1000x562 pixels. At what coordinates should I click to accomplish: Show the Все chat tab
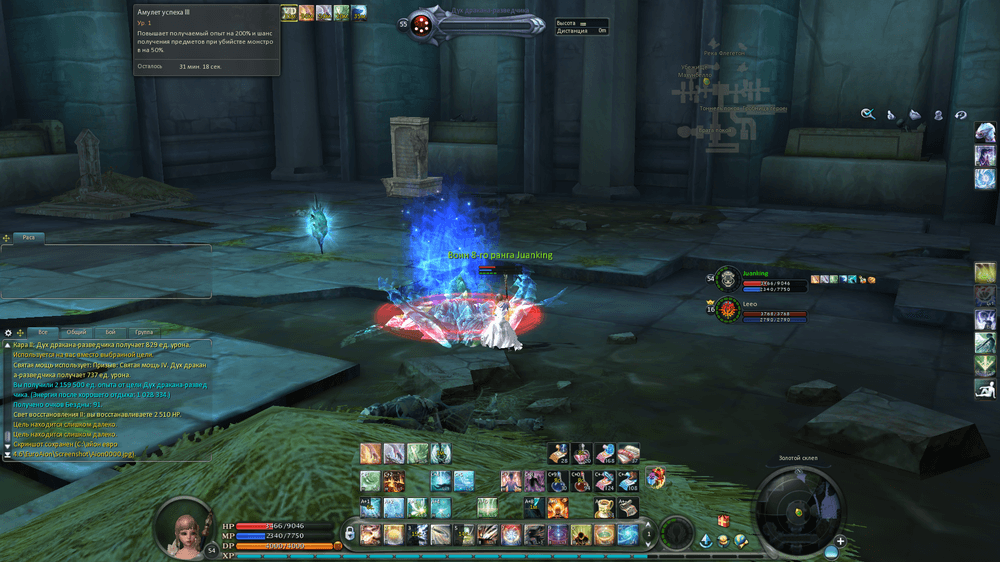coord(43,332)
